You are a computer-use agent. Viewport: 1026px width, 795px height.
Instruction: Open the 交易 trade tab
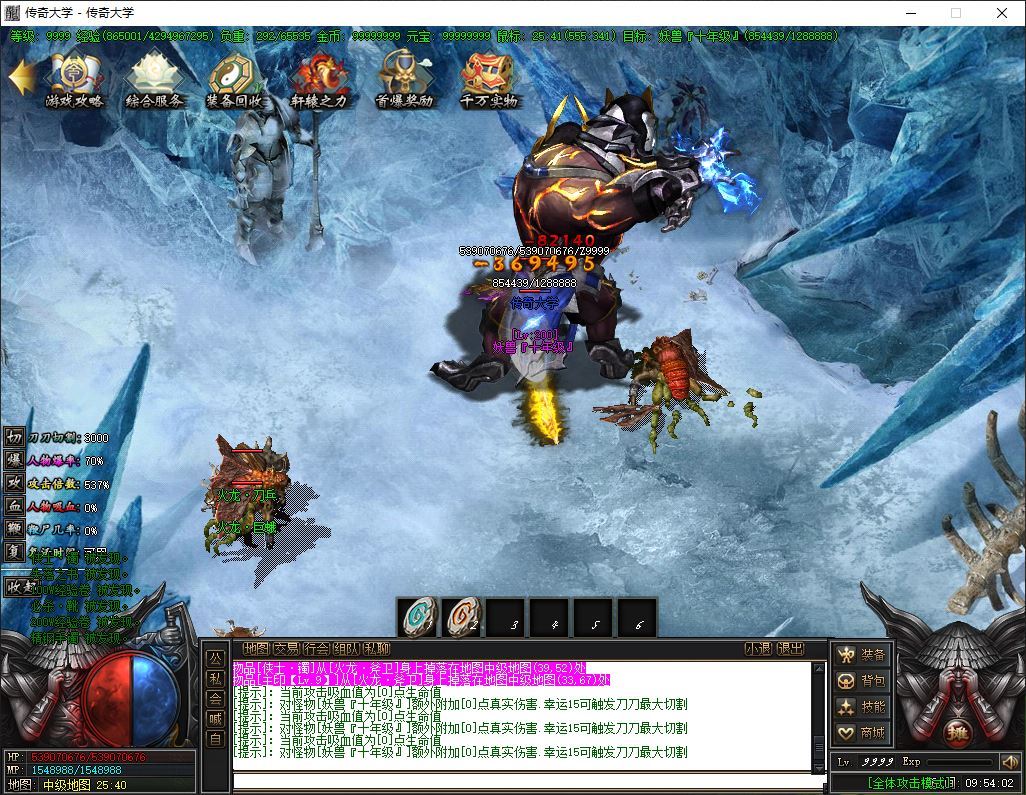[x=286, y=648]
